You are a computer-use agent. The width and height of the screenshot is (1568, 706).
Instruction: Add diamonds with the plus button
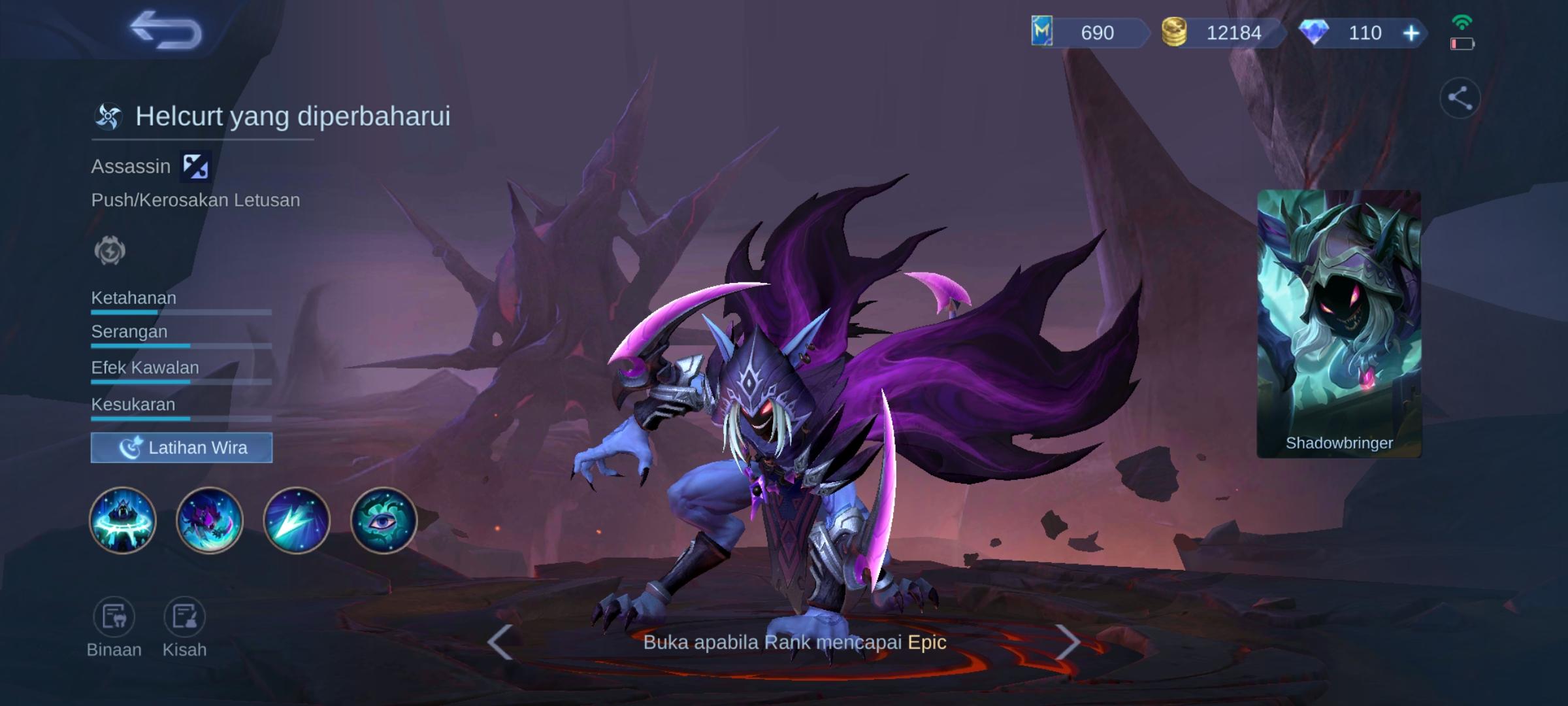pyautogui.click(x=1410, y=33)
